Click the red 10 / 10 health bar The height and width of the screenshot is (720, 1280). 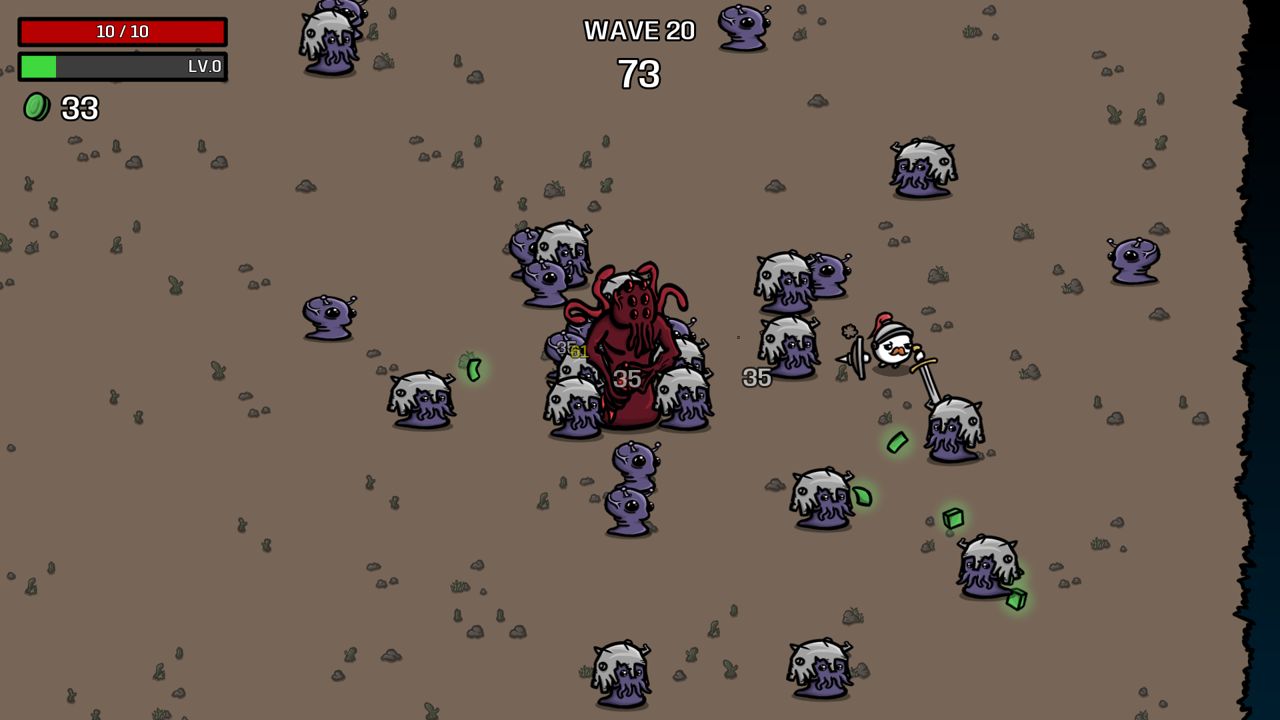(122, 31)
